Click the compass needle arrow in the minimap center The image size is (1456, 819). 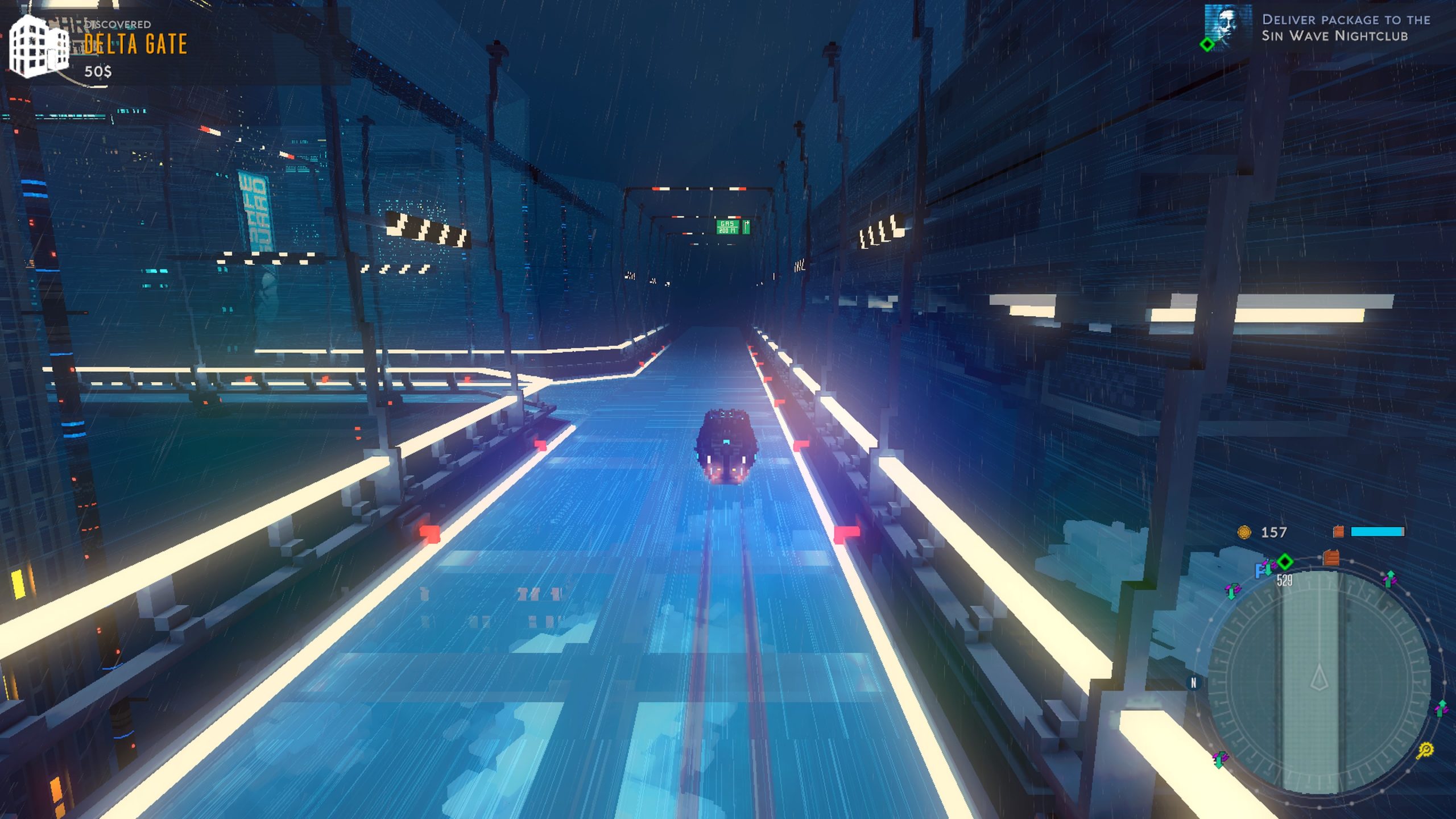[x=1319, y=677]
